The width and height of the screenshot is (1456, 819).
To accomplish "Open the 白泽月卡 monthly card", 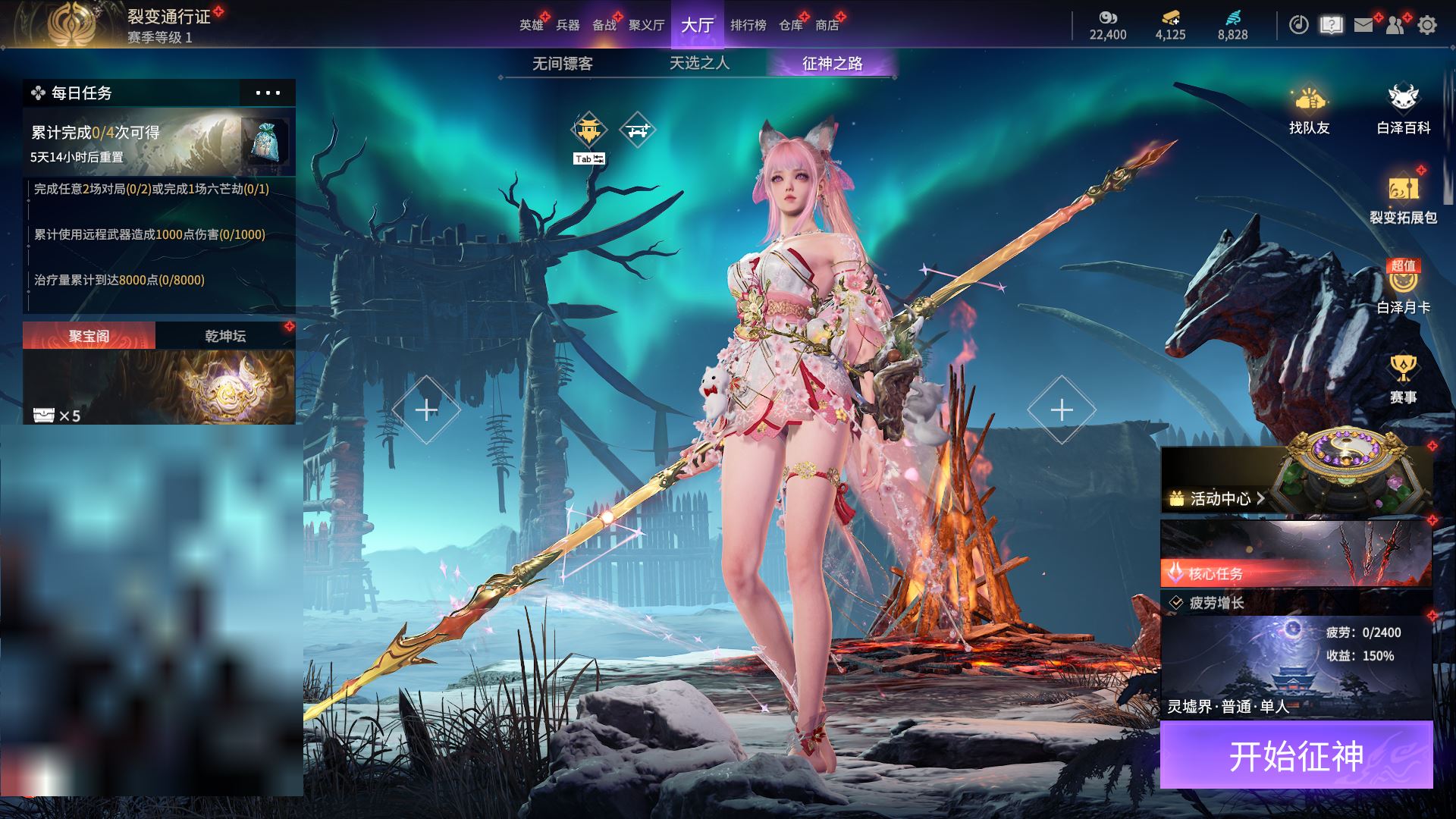I will tap(1403, 288).
